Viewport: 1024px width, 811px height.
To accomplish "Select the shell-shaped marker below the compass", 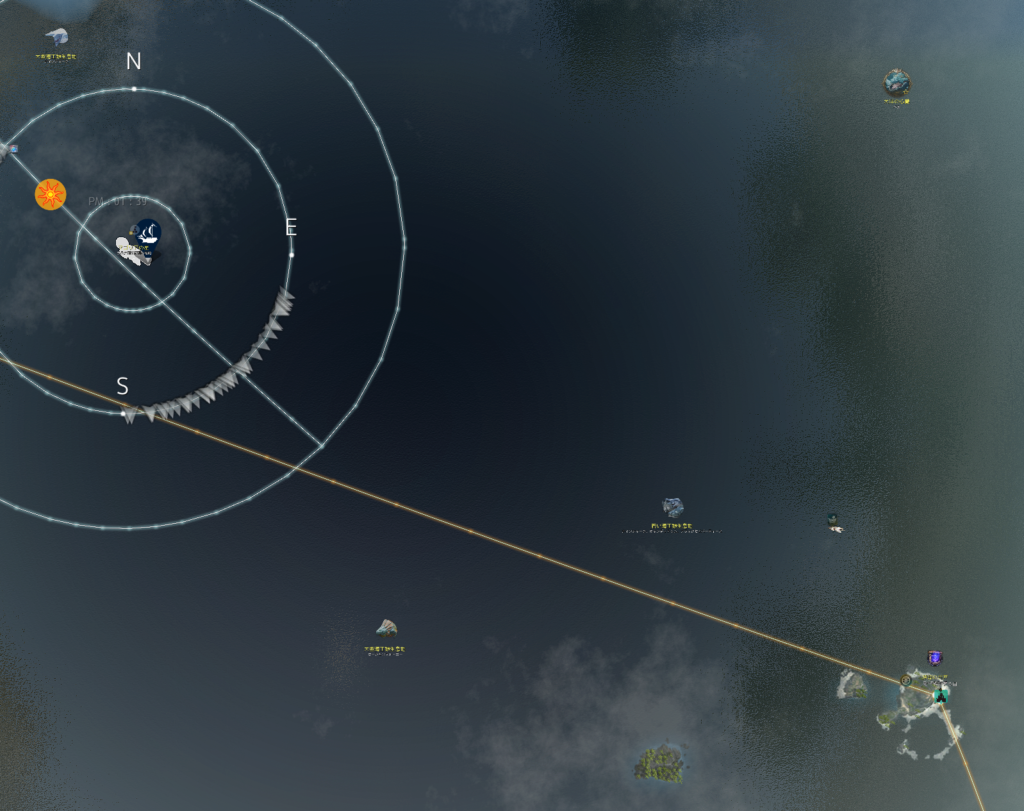I will tap(387, 628).
